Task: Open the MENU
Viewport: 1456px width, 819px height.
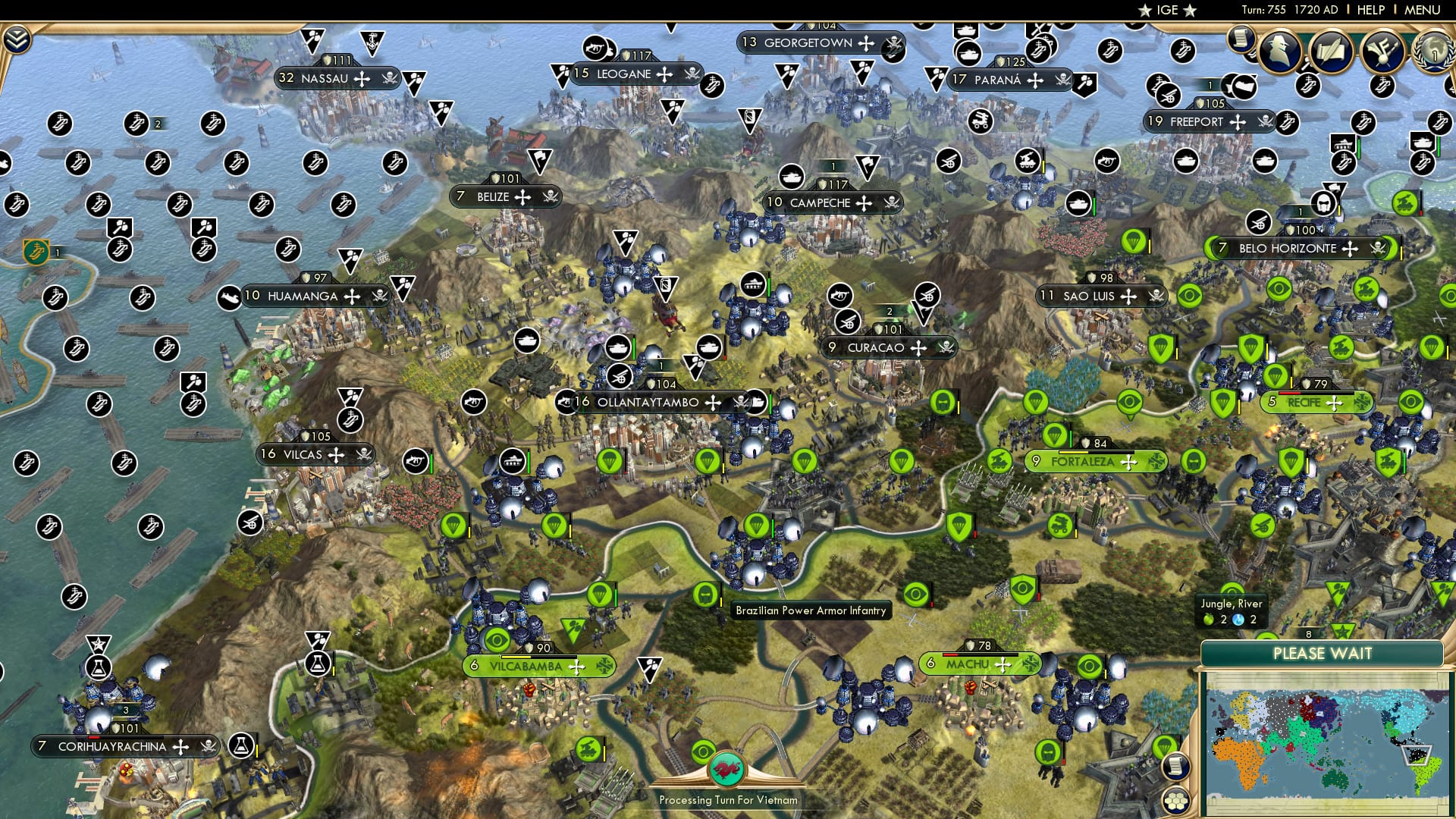Action: 1422,10
